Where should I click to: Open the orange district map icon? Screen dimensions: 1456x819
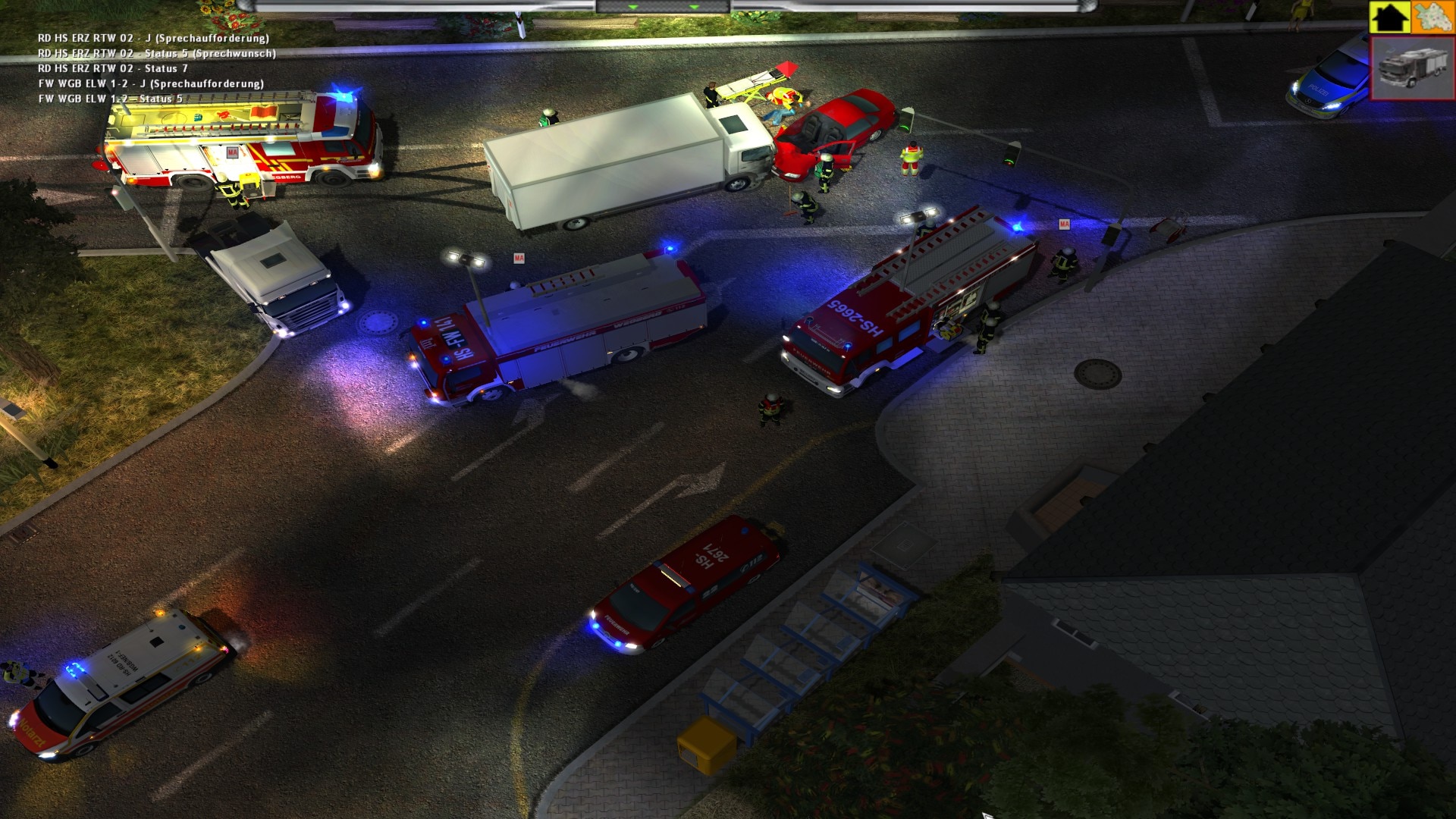click(x=1432, y=17)
